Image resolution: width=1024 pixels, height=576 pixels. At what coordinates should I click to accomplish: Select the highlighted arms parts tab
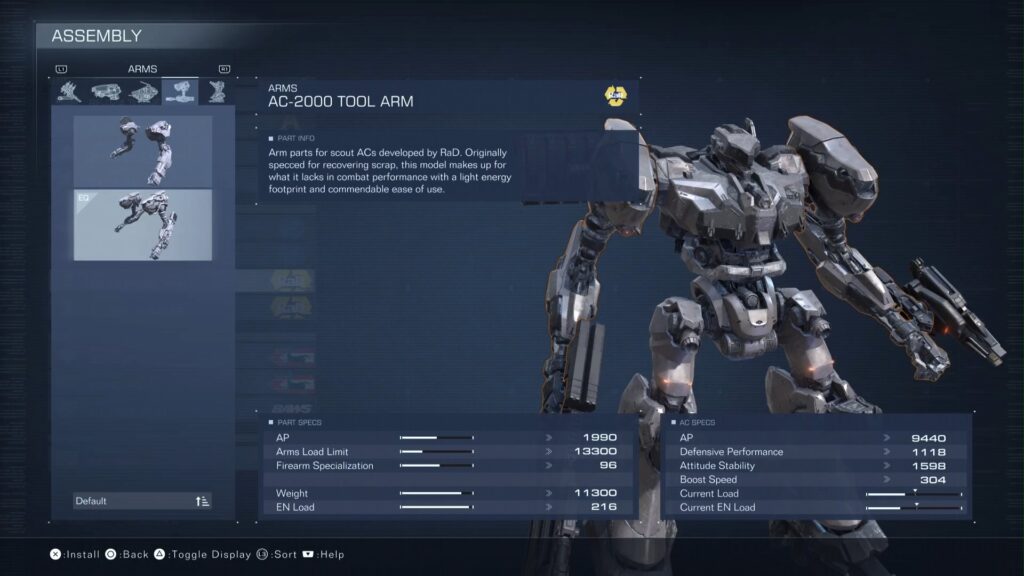pos(180,92)
